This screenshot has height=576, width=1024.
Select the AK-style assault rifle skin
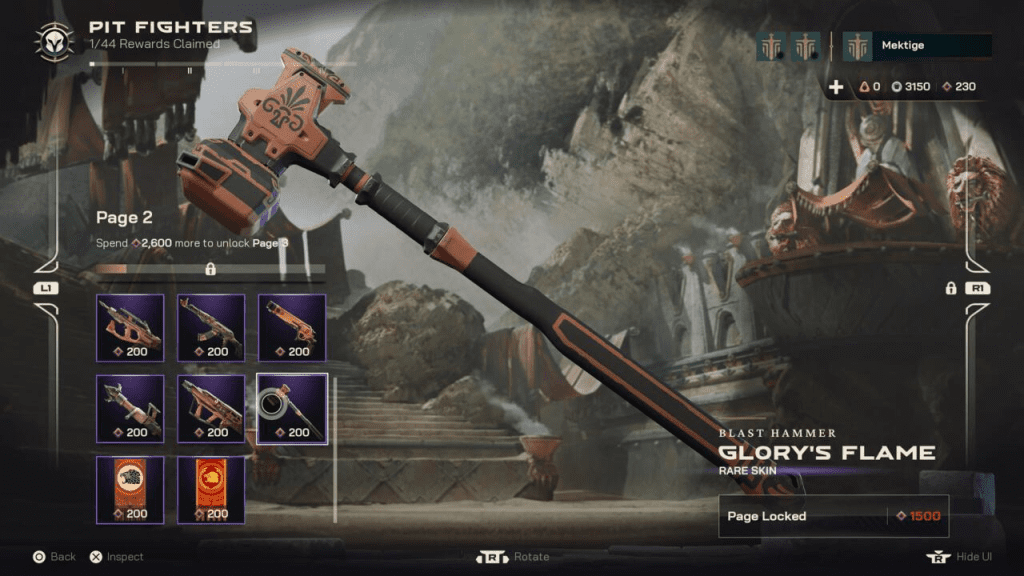pyautogui.click(x=211, y=327)
